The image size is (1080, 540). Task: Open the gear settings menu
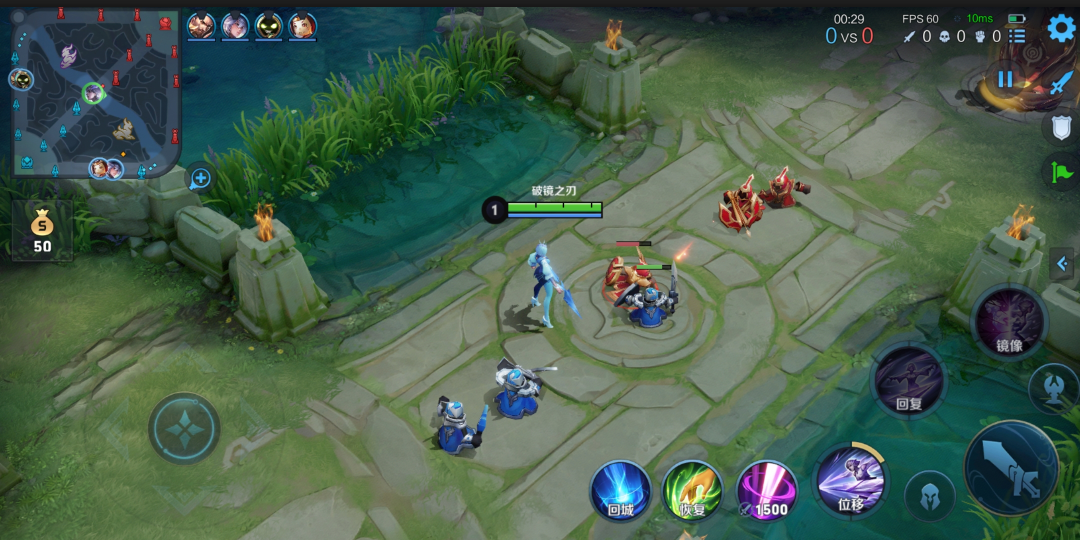click(1061, 28)
